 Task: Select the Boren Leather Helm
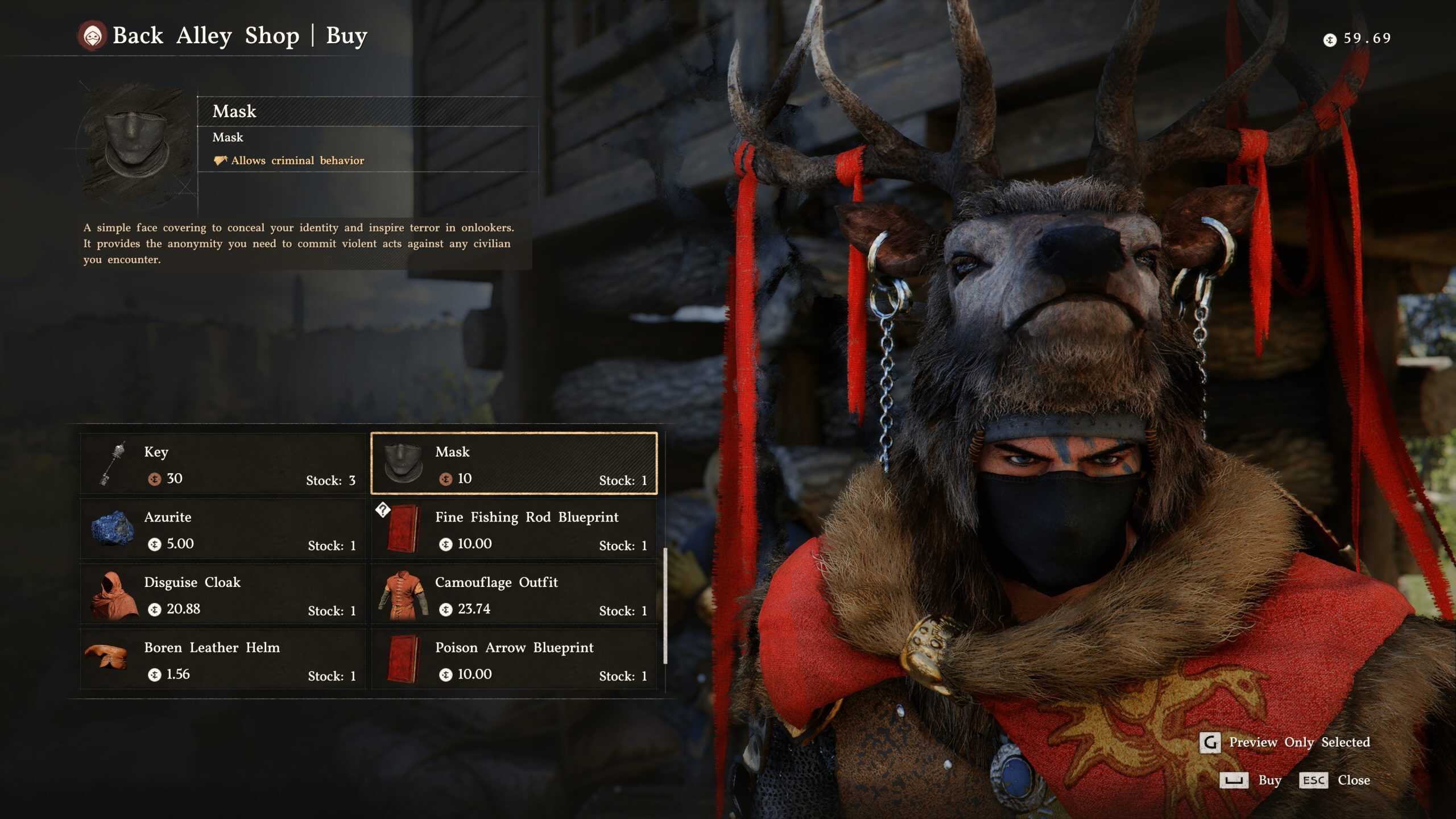(223, 660)
